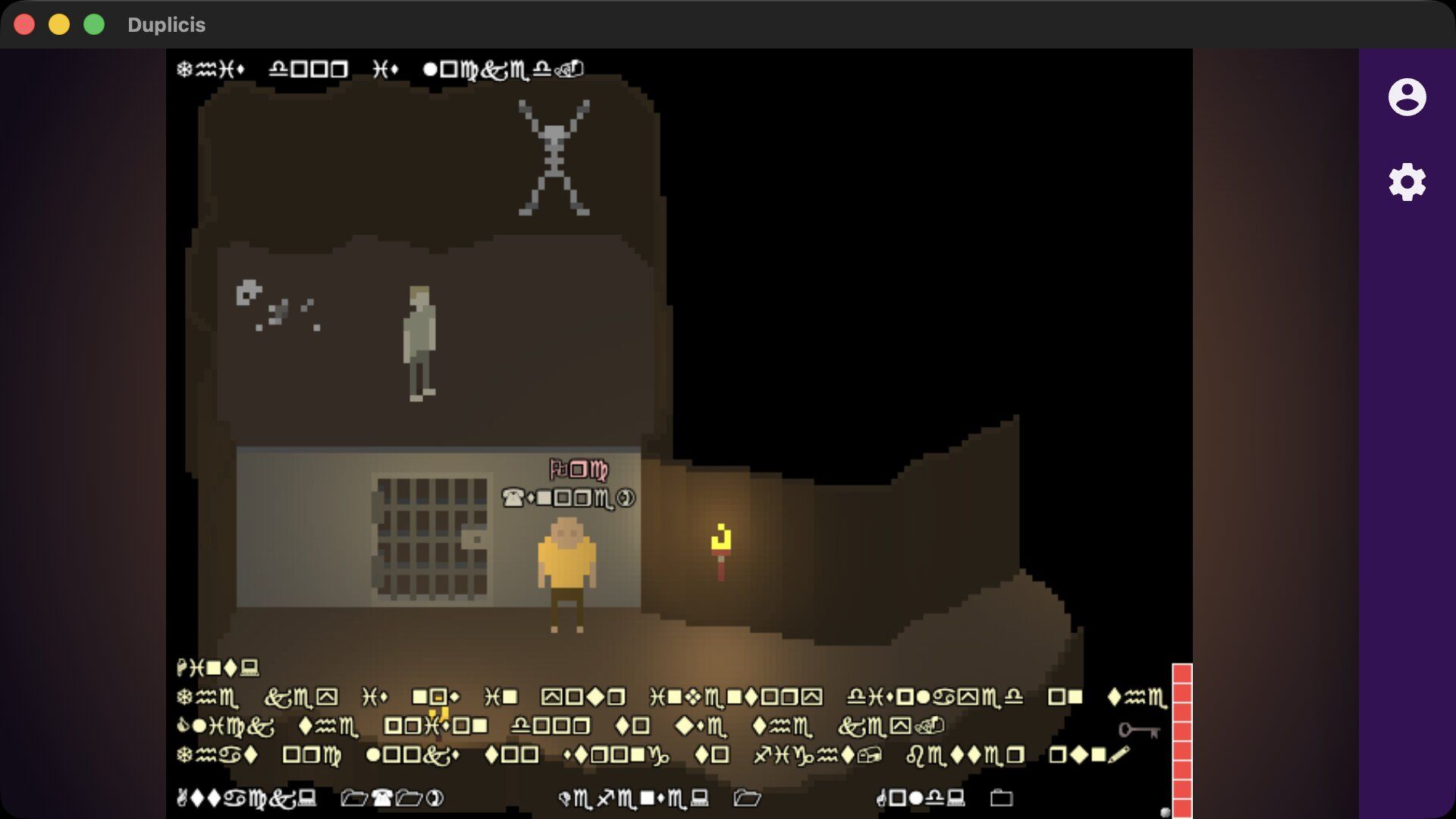This screenshot has height=819, width=1456.
Task: Click the user profile icon in the right sidebar
Action: [x=1407, y=97]
